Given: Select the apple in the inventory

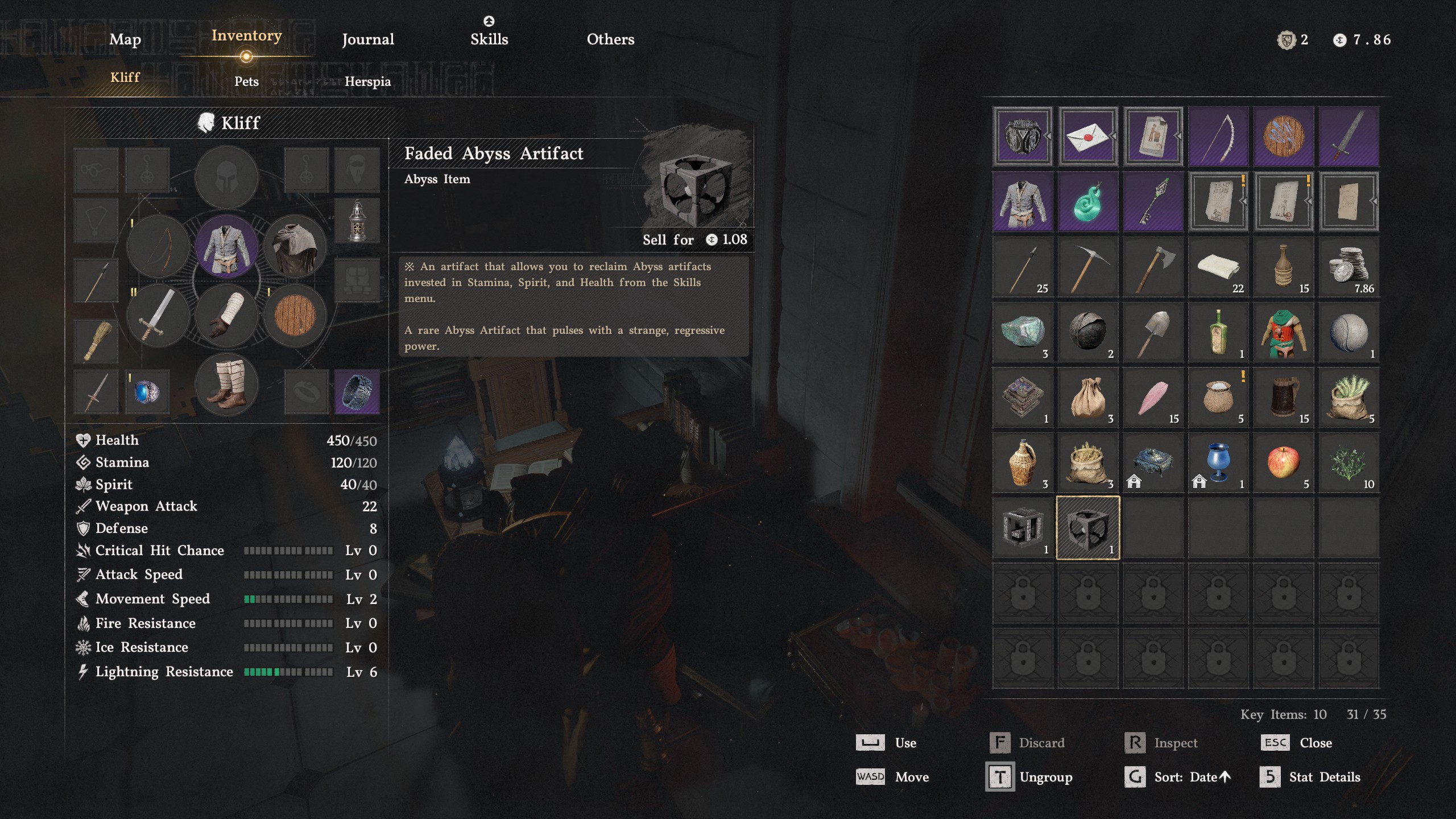Looking at the screenshot, I should pos(1284,462).
